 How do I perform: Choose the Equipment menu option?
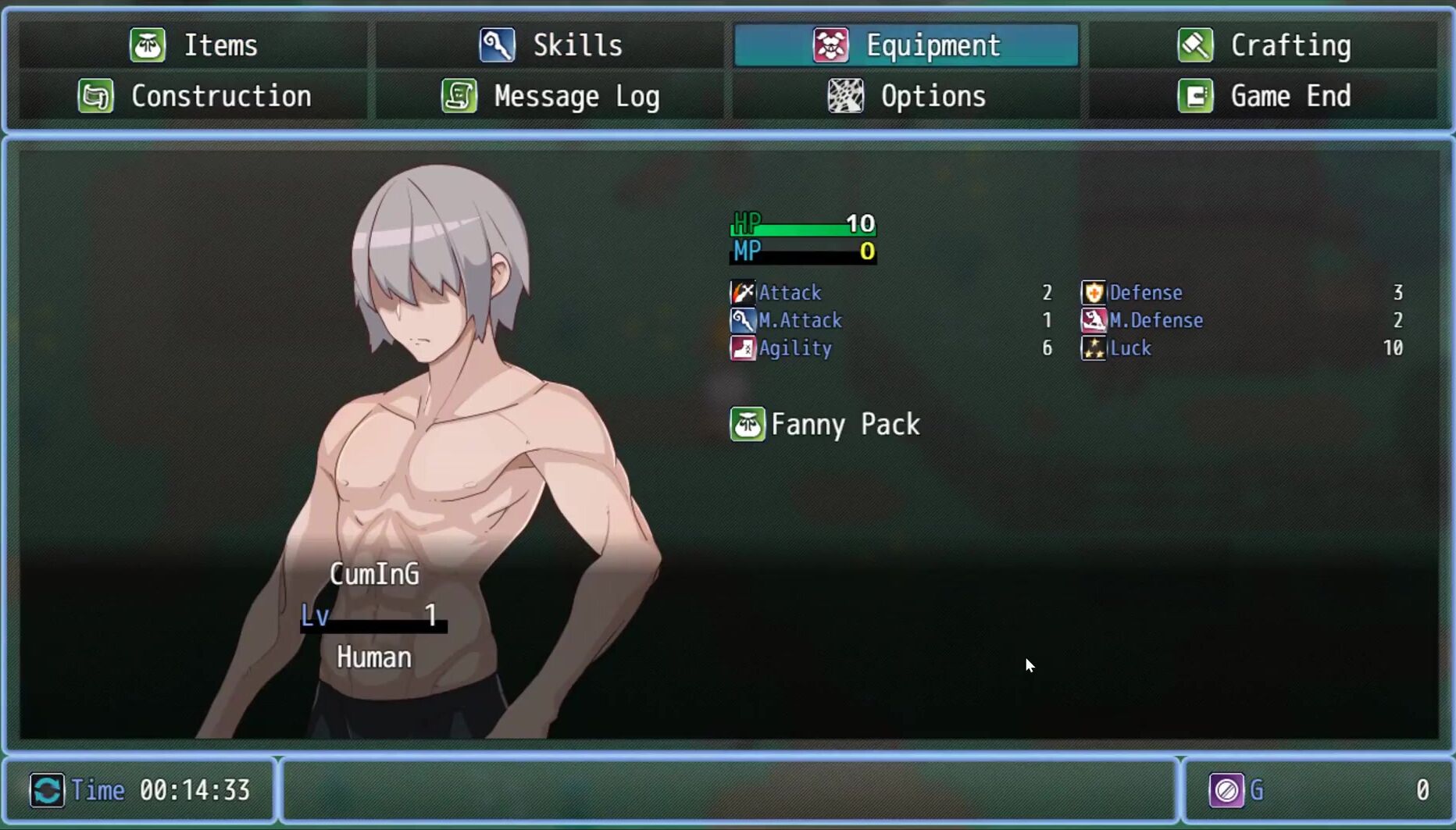[x=906, y=45]
